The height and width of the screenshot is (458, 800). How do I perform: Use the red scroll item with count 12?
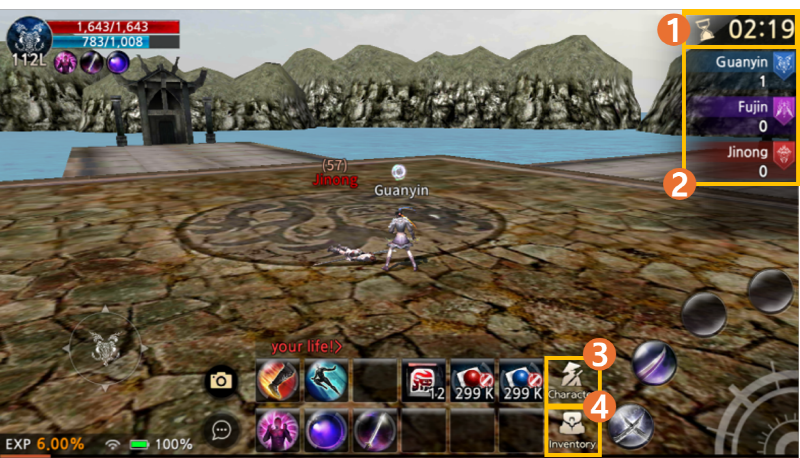[x=424, y=381]
